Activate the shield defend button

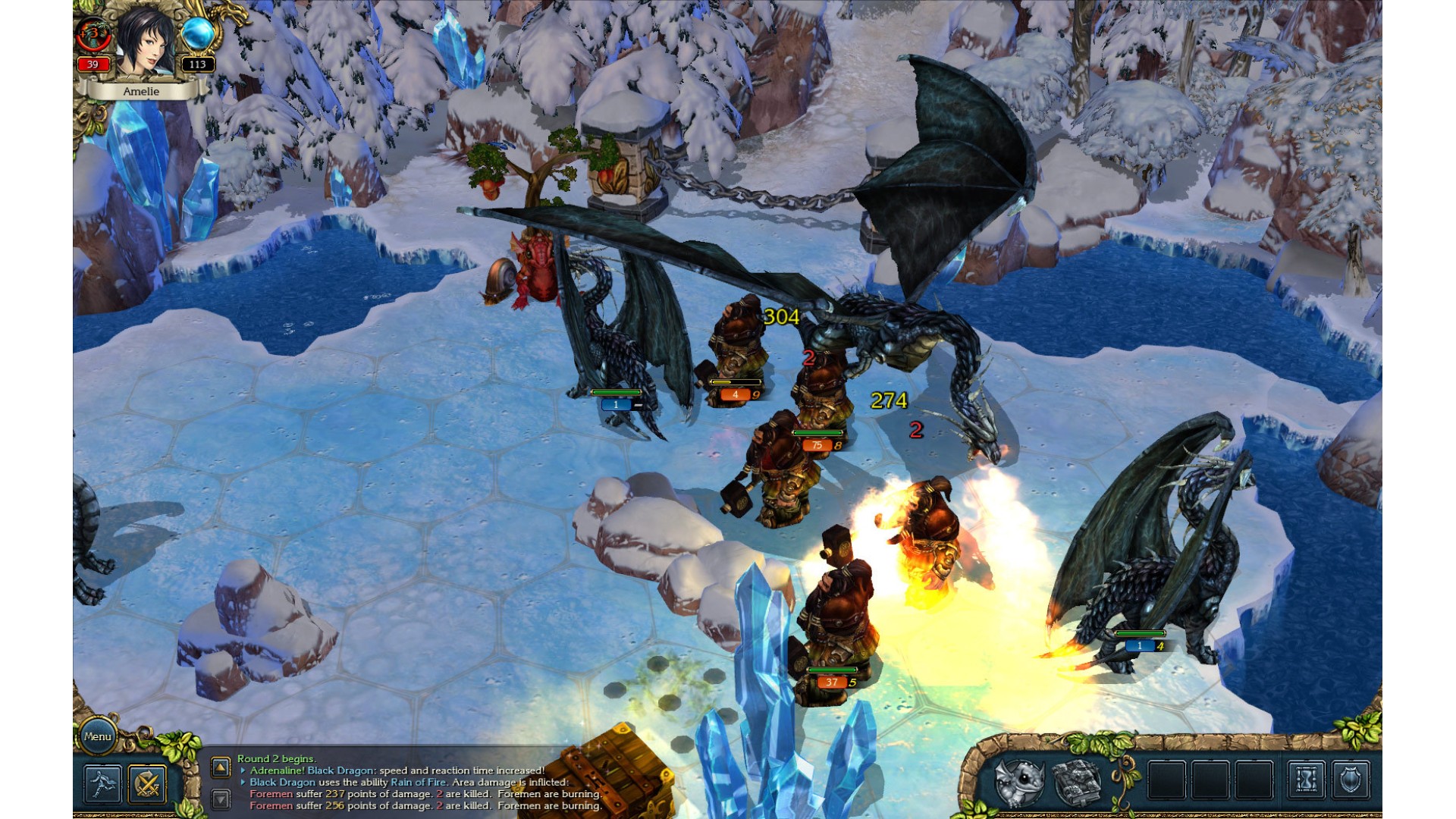tap(1351, 780)
